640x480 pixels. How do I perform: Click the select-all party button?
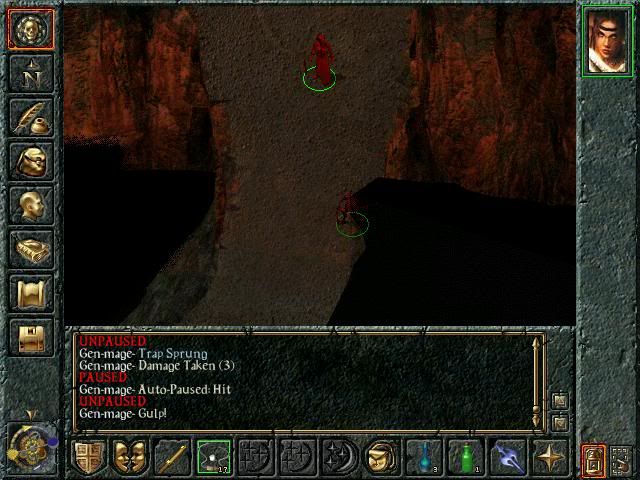tap(622, 459)
